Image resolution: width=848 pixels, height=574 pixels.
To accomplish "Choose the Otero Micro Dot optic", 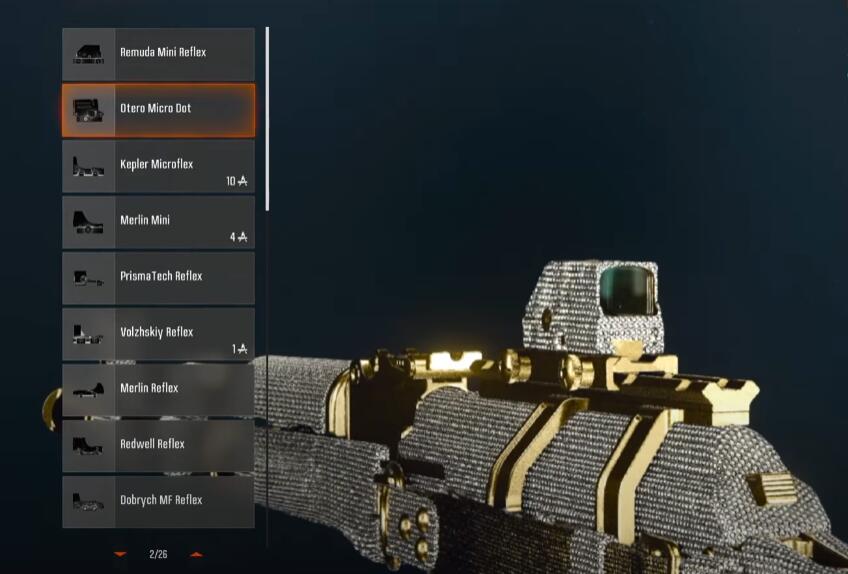I will tap(158, 109).
